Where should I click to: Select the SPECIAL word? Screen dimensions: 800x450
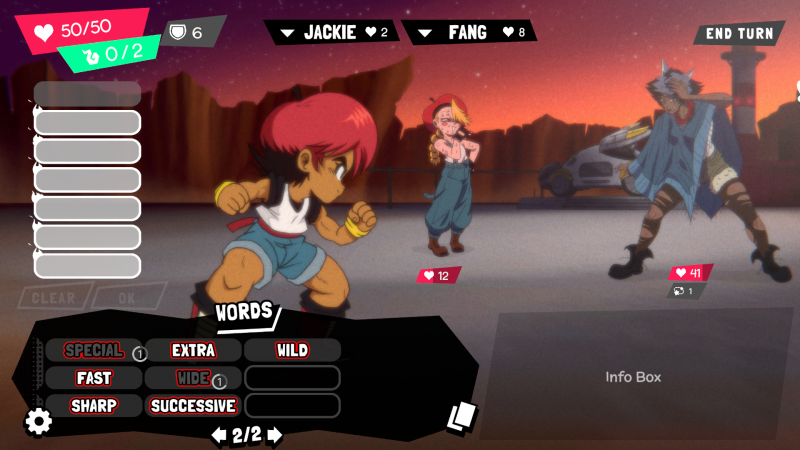[x=93, y=350]
